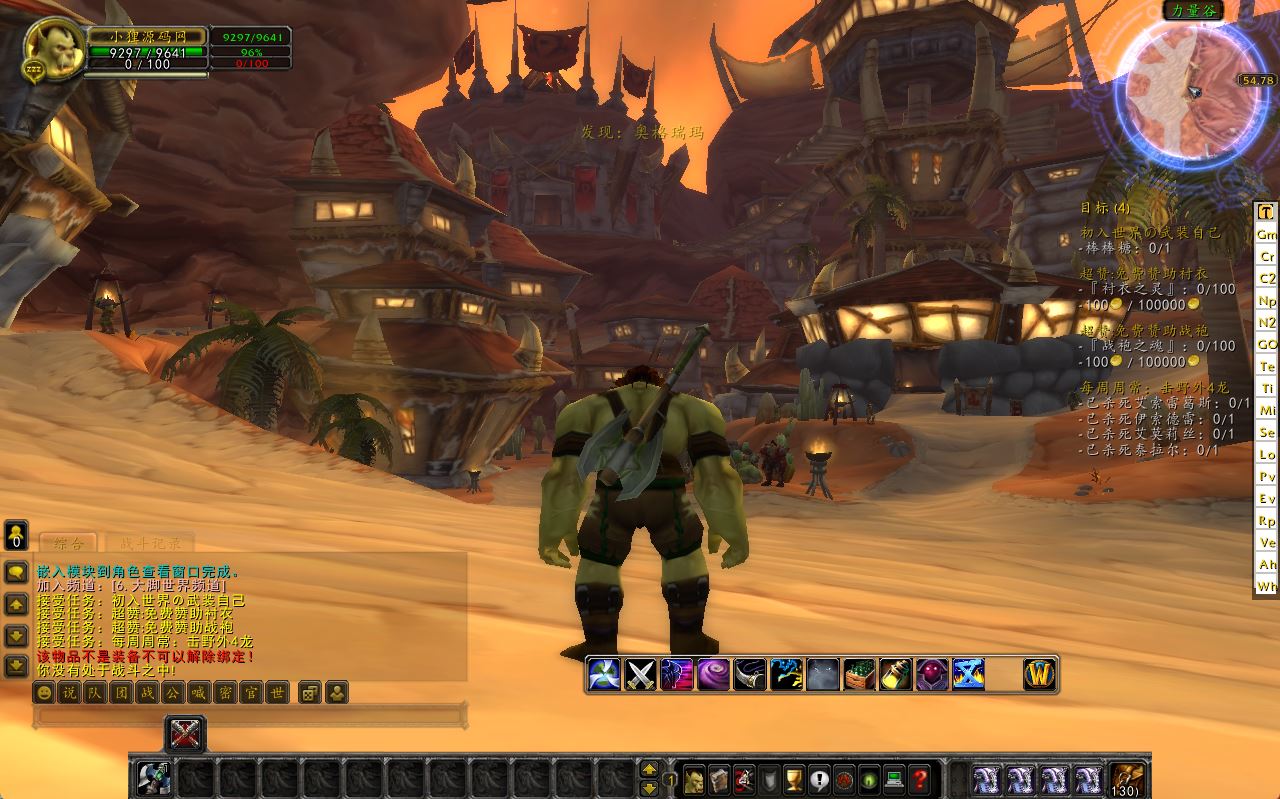1280x799 pixels.
Task: Open the smiley emote button
Action: 44,693
